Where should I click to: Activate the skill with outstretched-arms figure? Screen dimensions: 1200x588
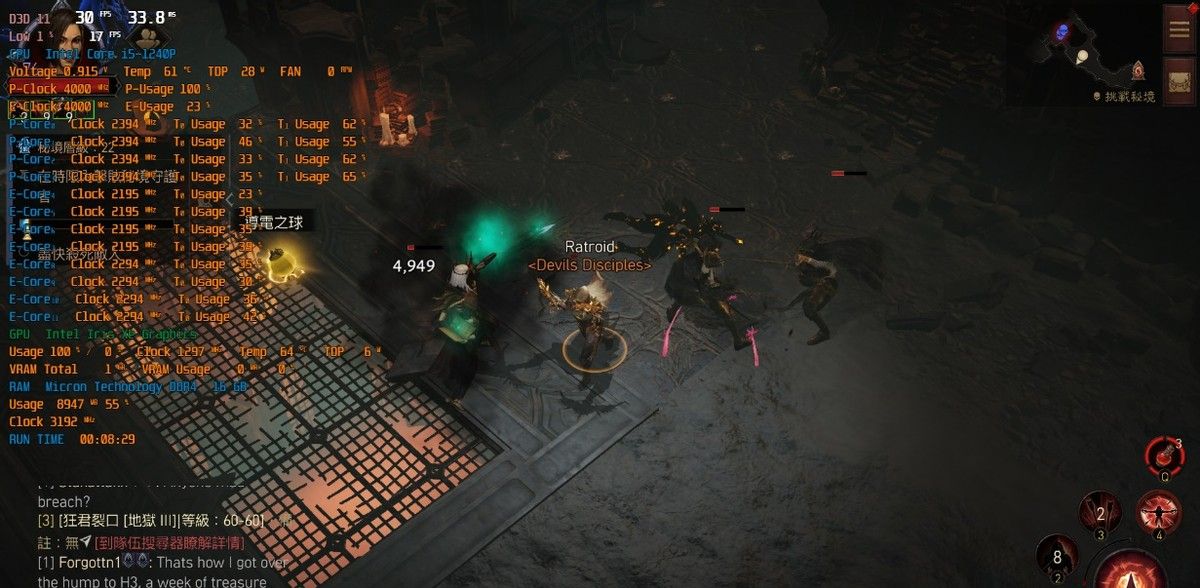[1158, 513]
